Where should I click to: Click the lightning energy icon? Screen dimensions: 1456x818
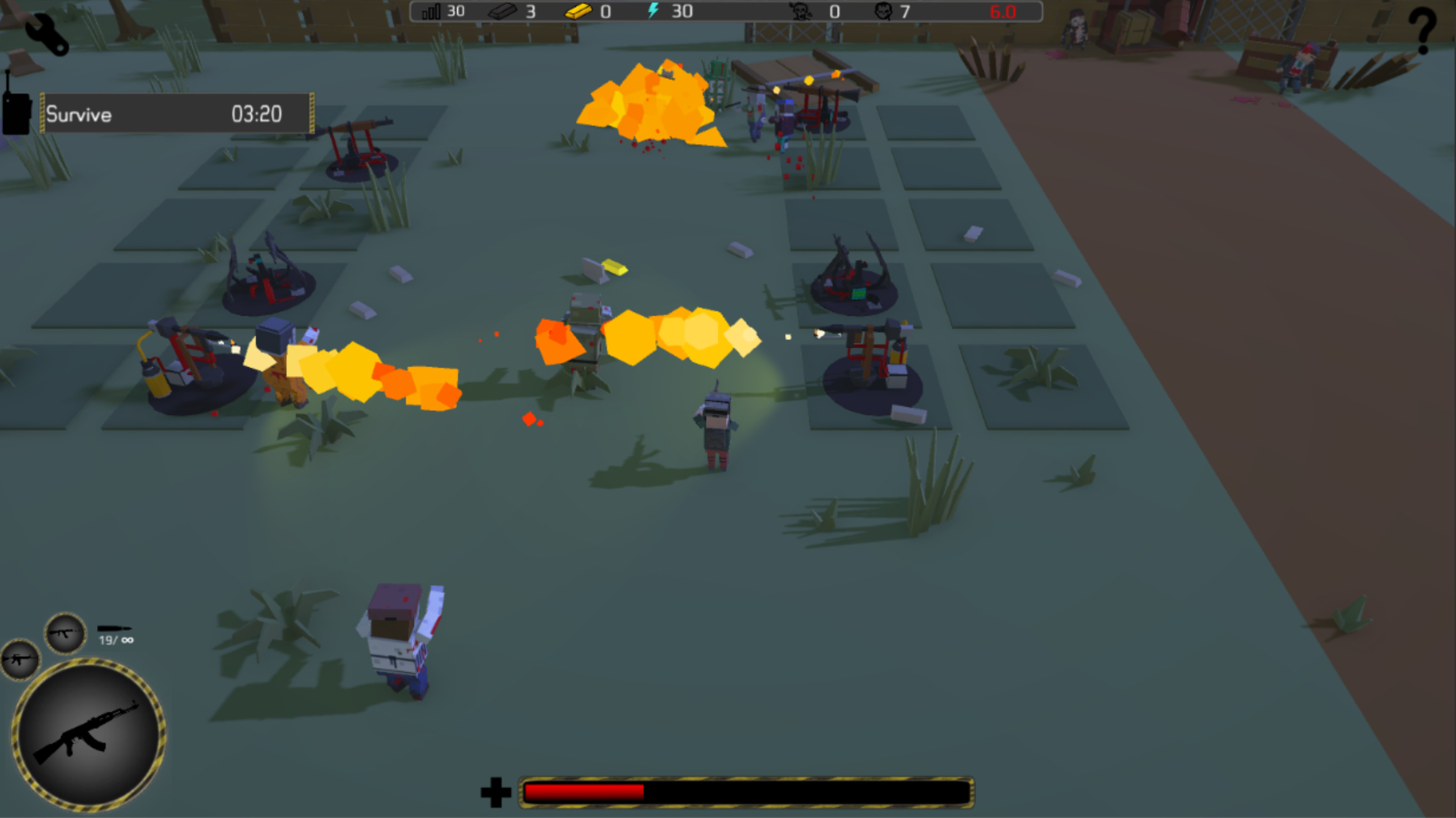click(654, 11)
